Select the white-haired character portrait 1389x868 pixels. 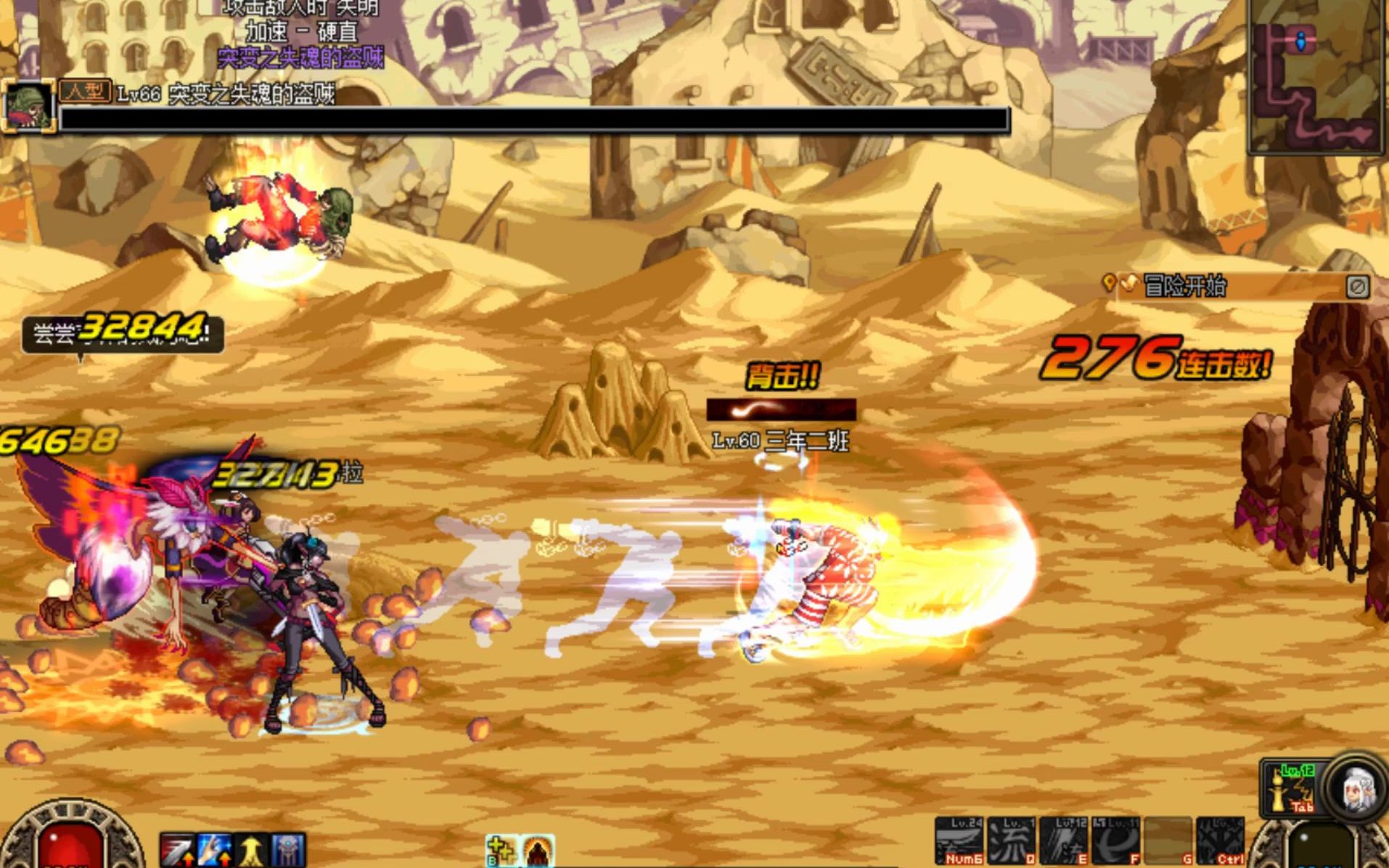point(1357,788)
